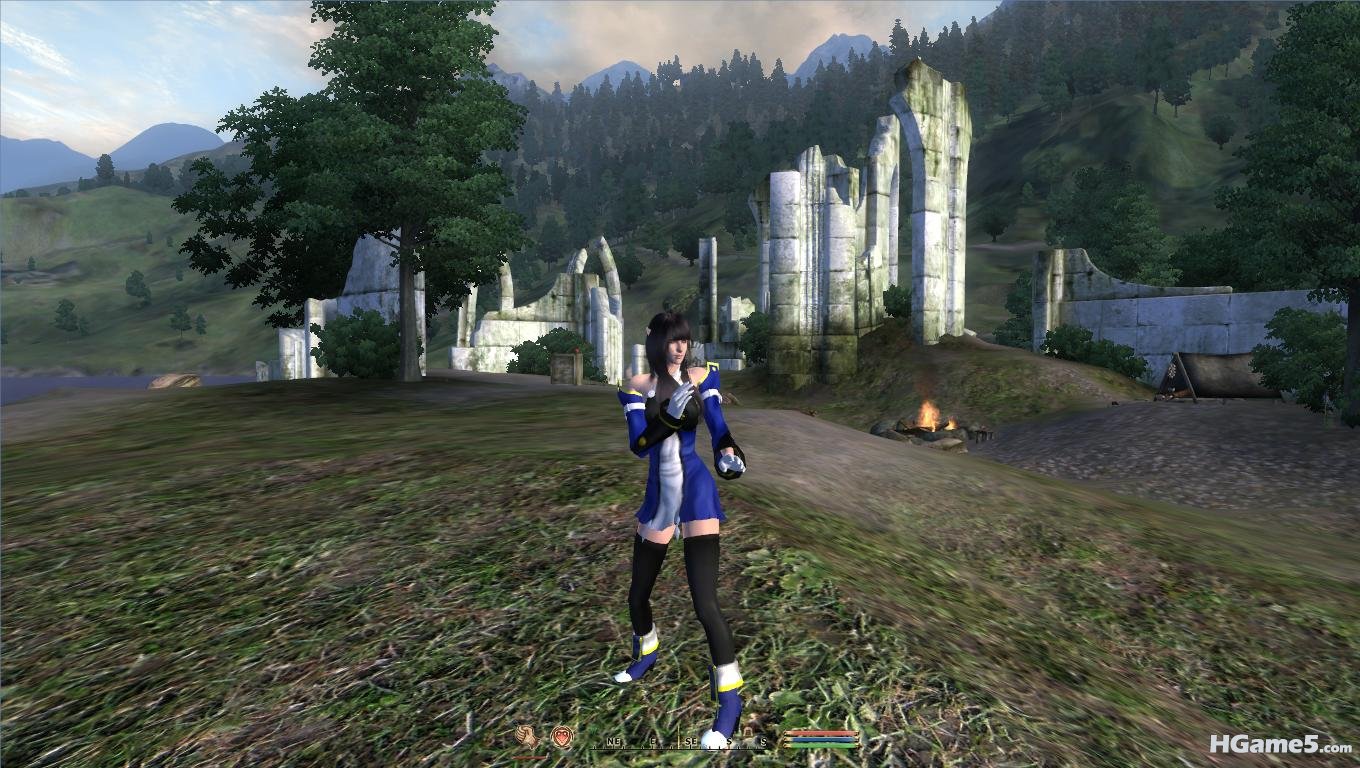This screenshot has height=768, width=1360.
Task: Open the HGame5.com watermark link
Action: tap(1280, 744)
